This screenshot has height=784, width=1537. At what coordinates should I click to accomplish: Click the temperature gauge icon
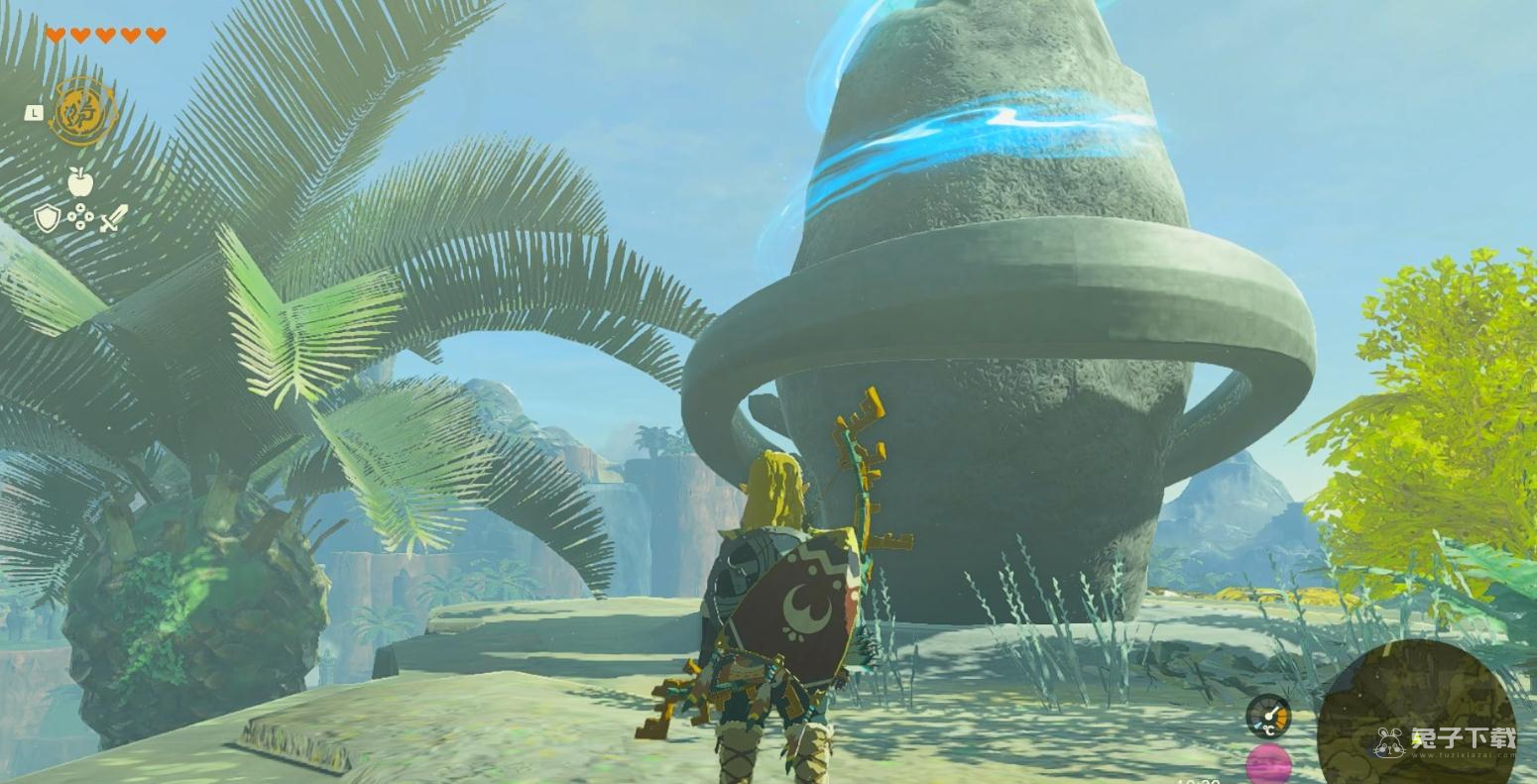tap(1267, 717)
